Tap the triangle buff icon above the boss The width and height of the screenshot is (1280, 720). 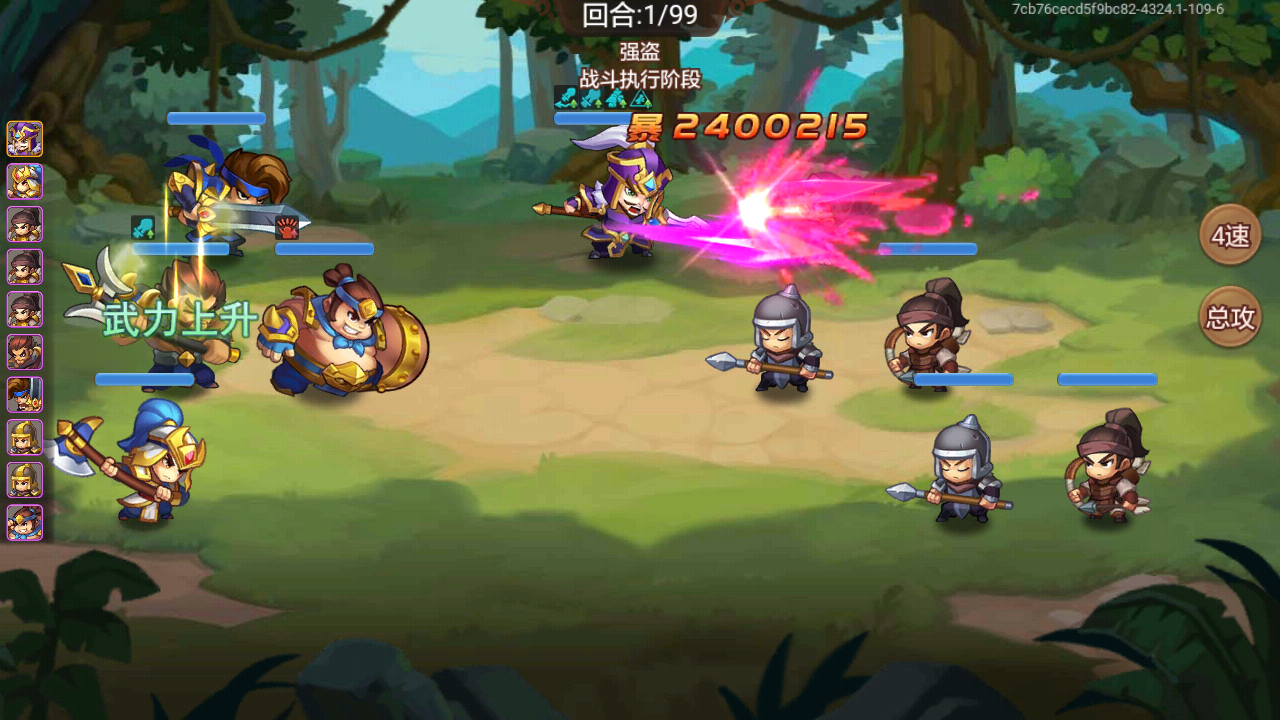(640, 99)
